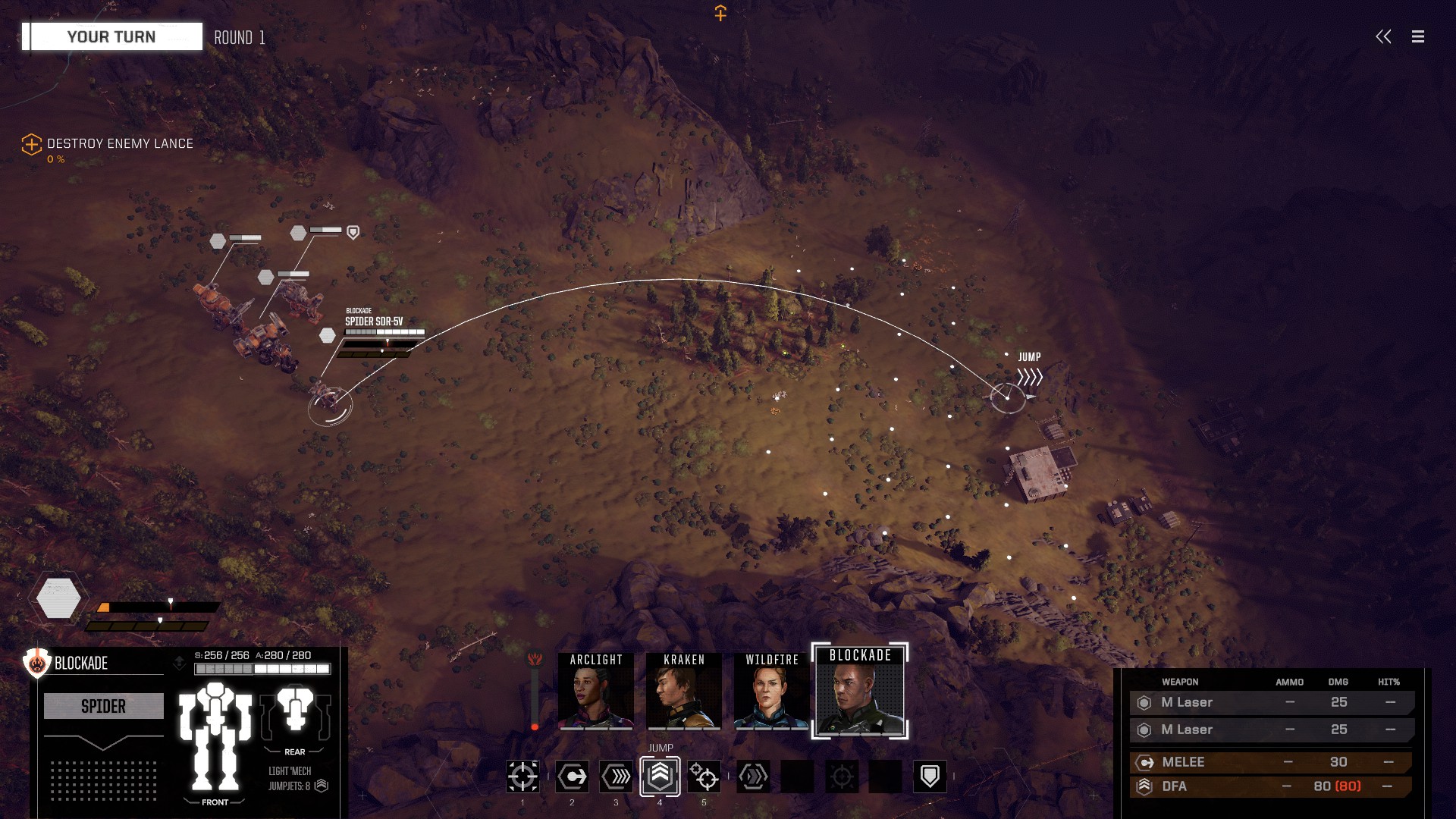Confirm the JUMP destination marker

[x=1008, y=397]
